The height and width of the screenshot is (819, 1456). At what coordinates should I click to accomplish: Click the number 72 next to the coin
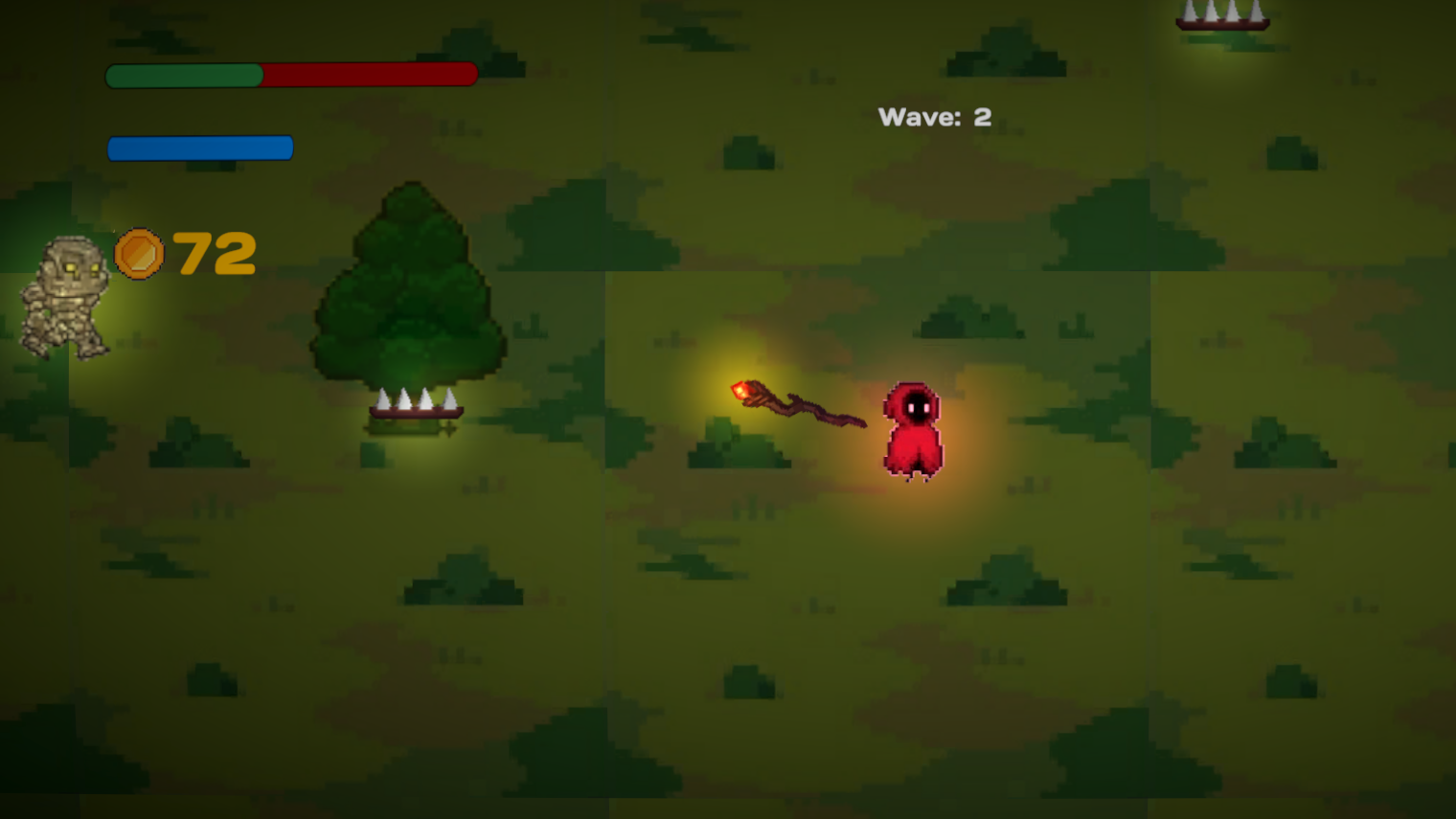213,253
